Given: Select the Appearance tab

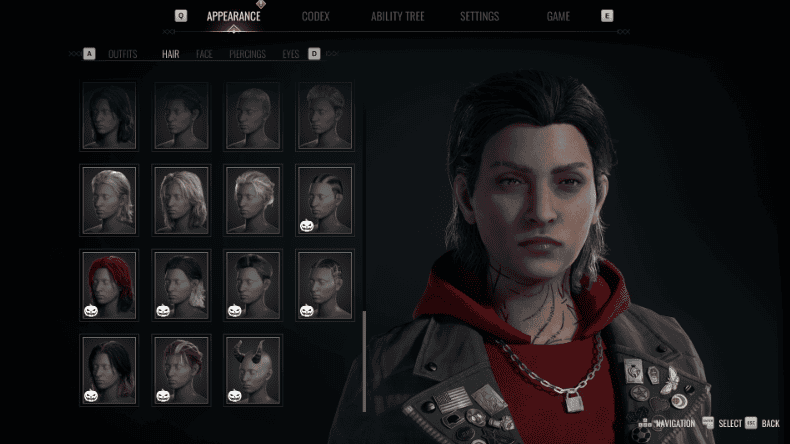Looking at the screenshot, I should (x=233, y=17).
